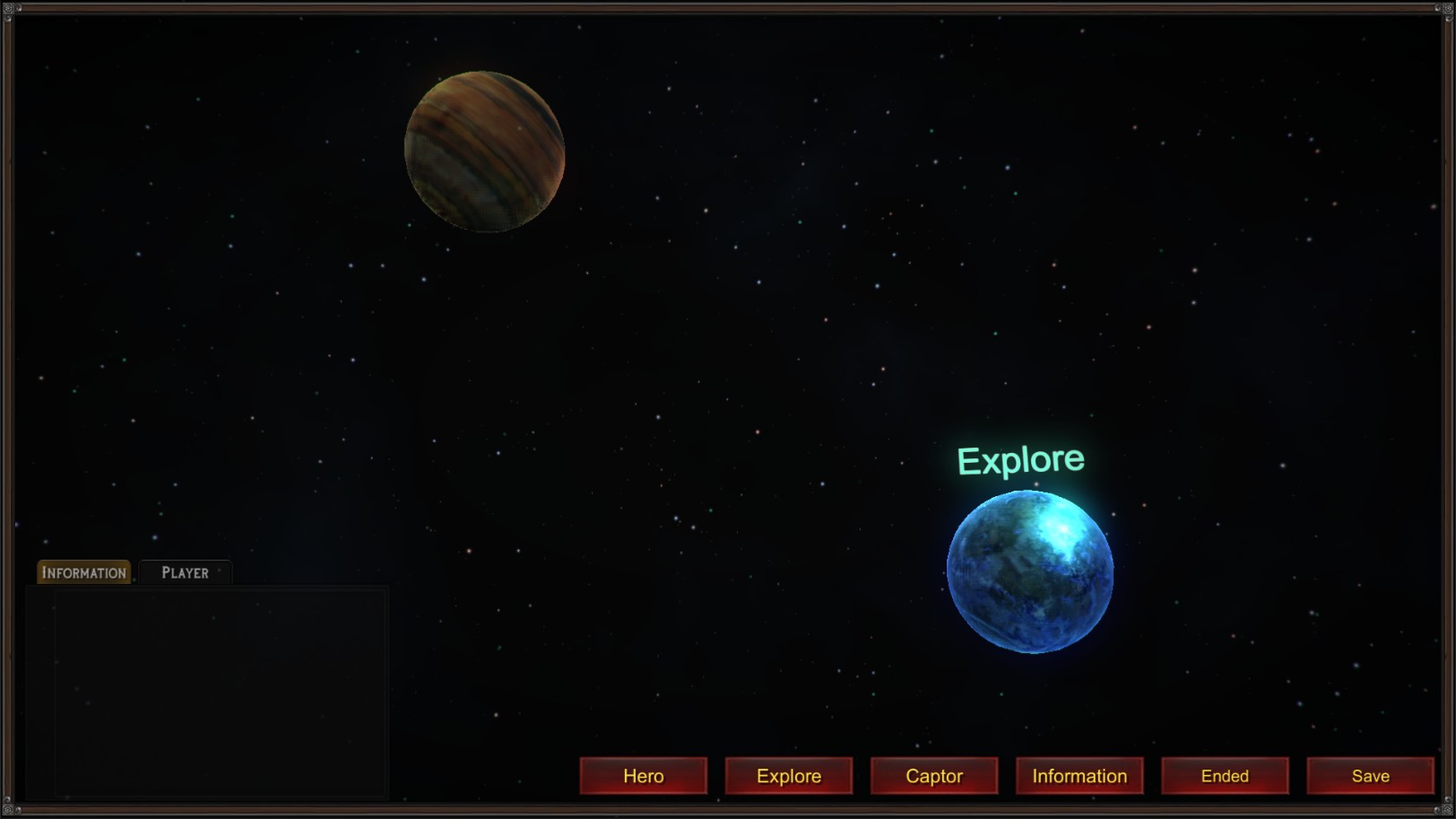Open the Captor menu
This screenshot has height=819, width=1456.
pos(934,775)
